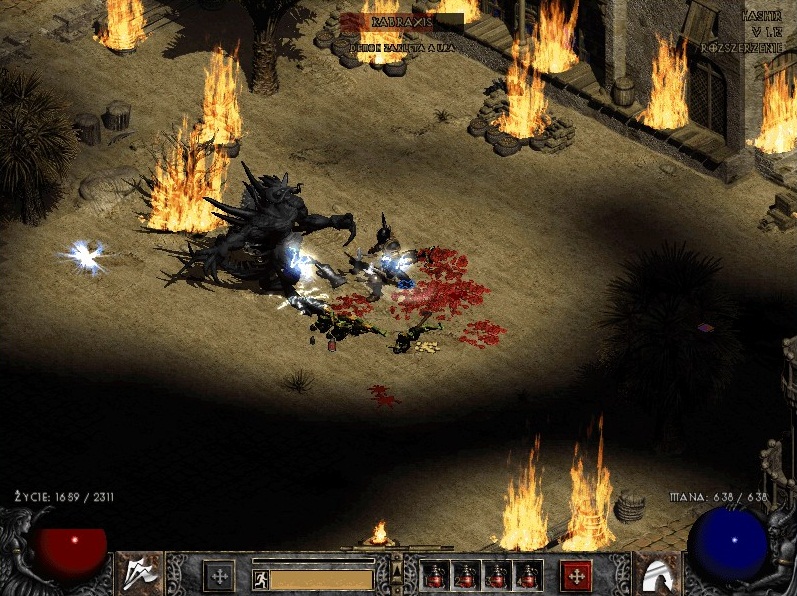The image size is (797, 596).
Task: Open the left-hand attack skill icon
Action: point(139,573)
